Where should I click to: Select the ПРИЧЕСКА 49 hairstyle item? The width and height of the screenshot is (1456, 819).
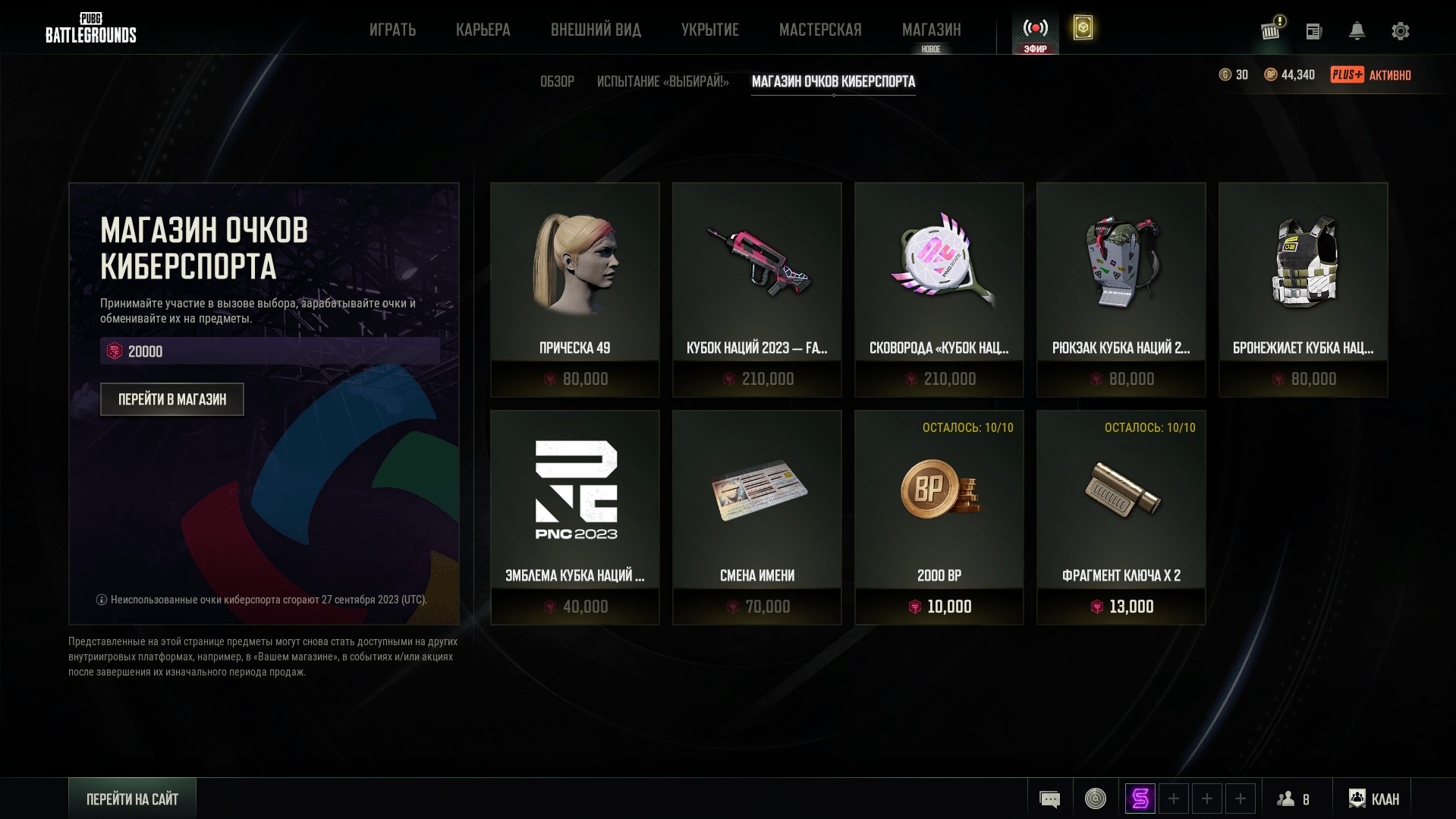(x=574, y=289)
